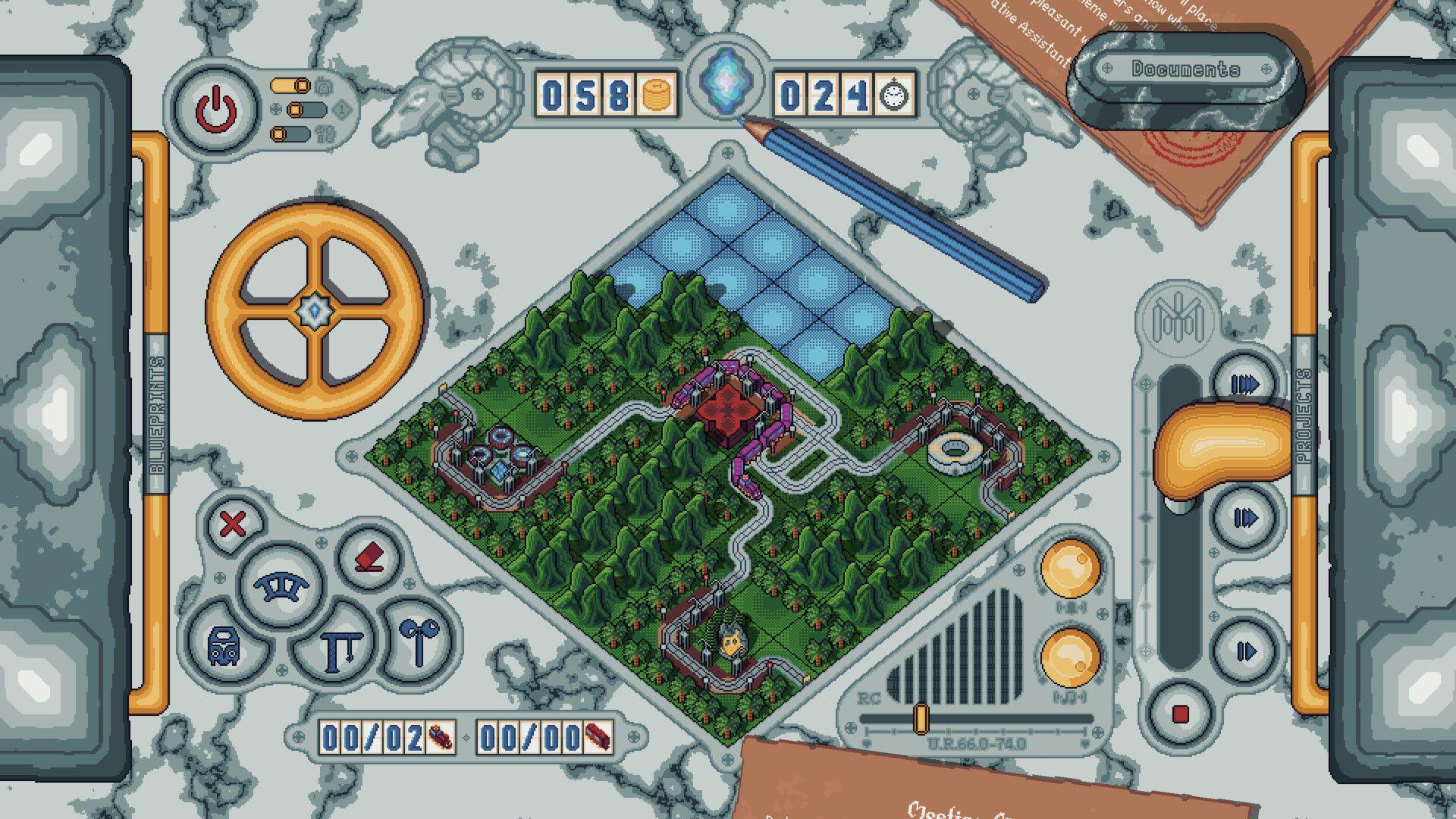The height and width of the screenshot is (819, 1456).
Task: Stop the simulation with red square button
Action: [1180, 714]
